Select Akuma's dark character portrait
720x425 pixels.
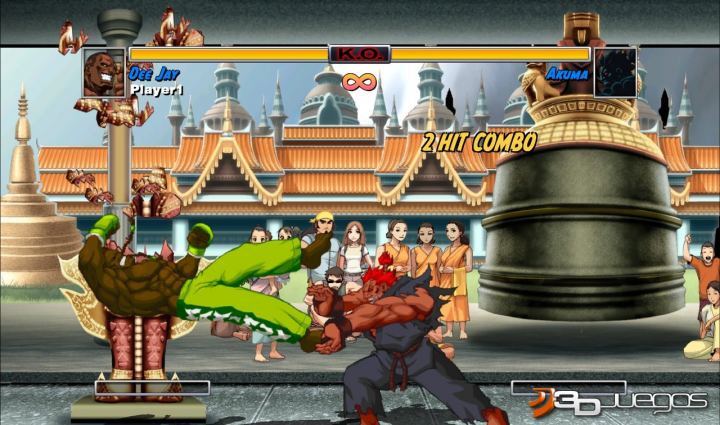[x=614, y=73]
